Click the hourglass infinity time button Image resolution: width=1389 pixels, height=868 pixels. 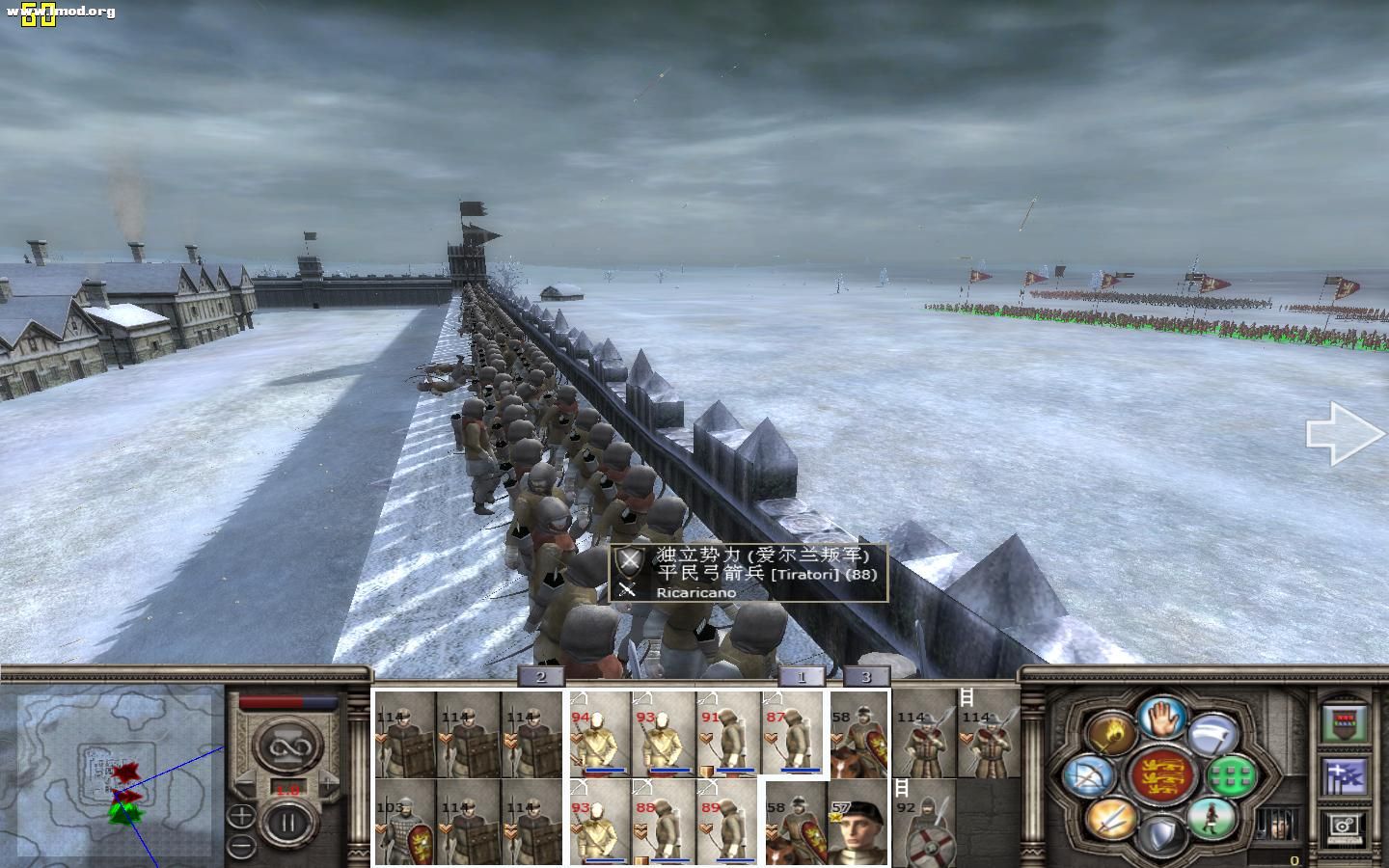pos(286,747)
